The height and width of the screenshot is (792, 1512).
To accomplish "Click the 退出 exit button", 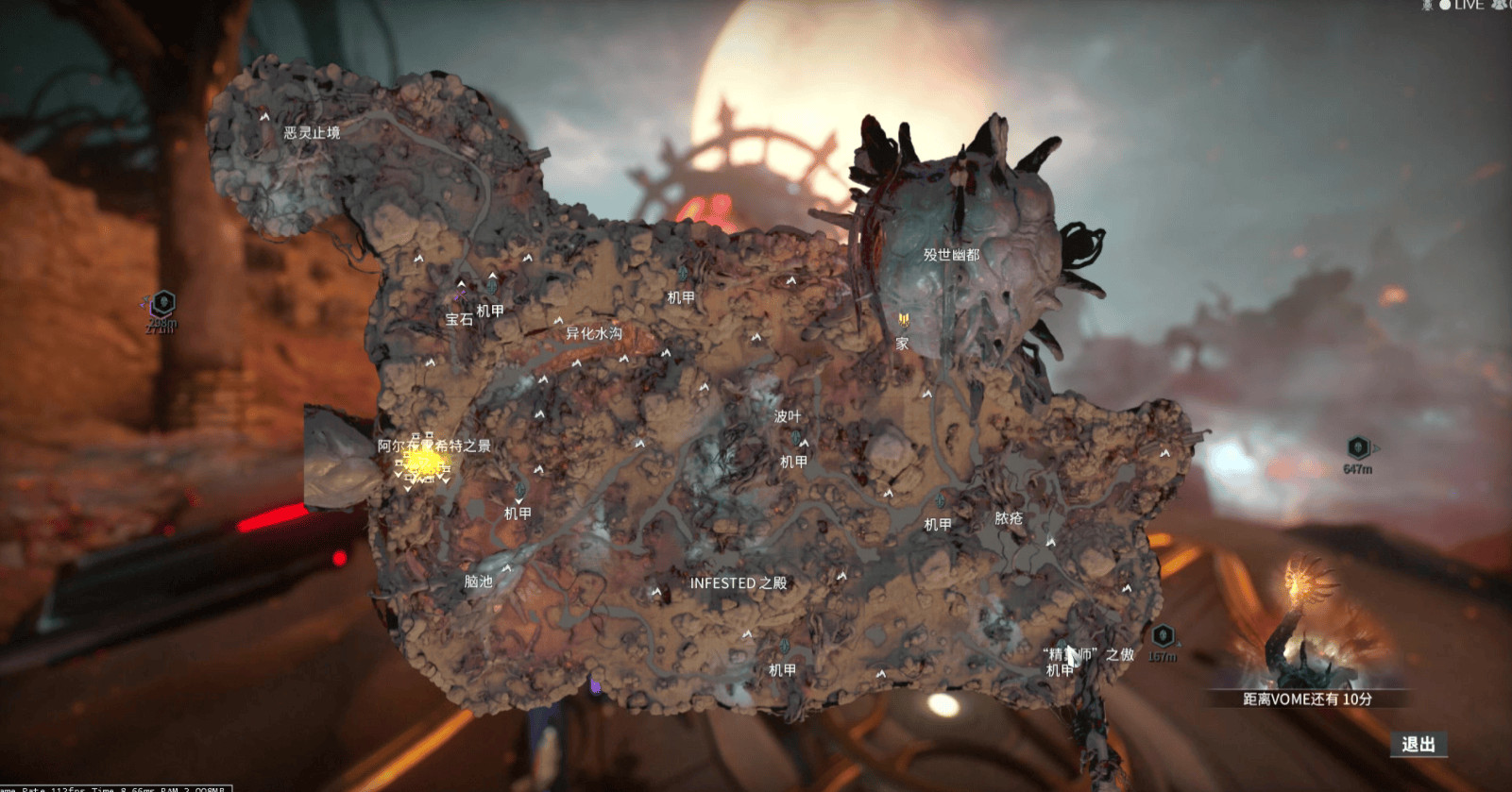I will pyautogui.click(x=1418, y=745).
